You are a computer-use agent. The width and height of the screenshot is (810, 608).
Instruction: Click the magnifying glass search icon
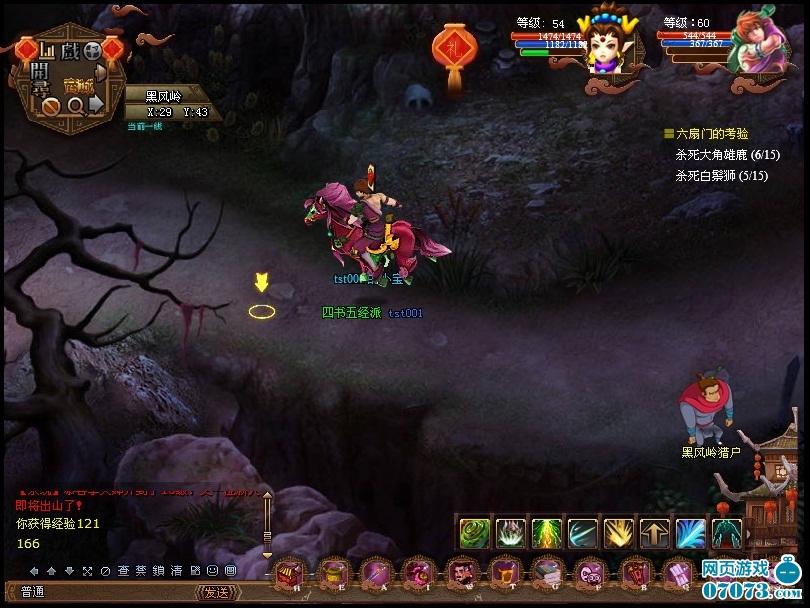pos(76,103)
